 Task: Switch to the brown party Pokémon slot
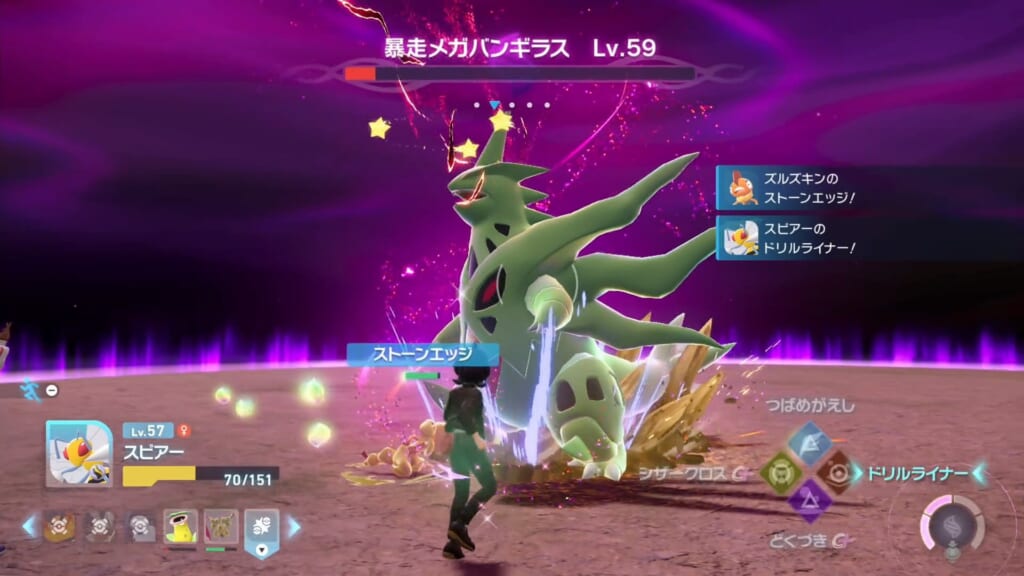pos(221,526)
